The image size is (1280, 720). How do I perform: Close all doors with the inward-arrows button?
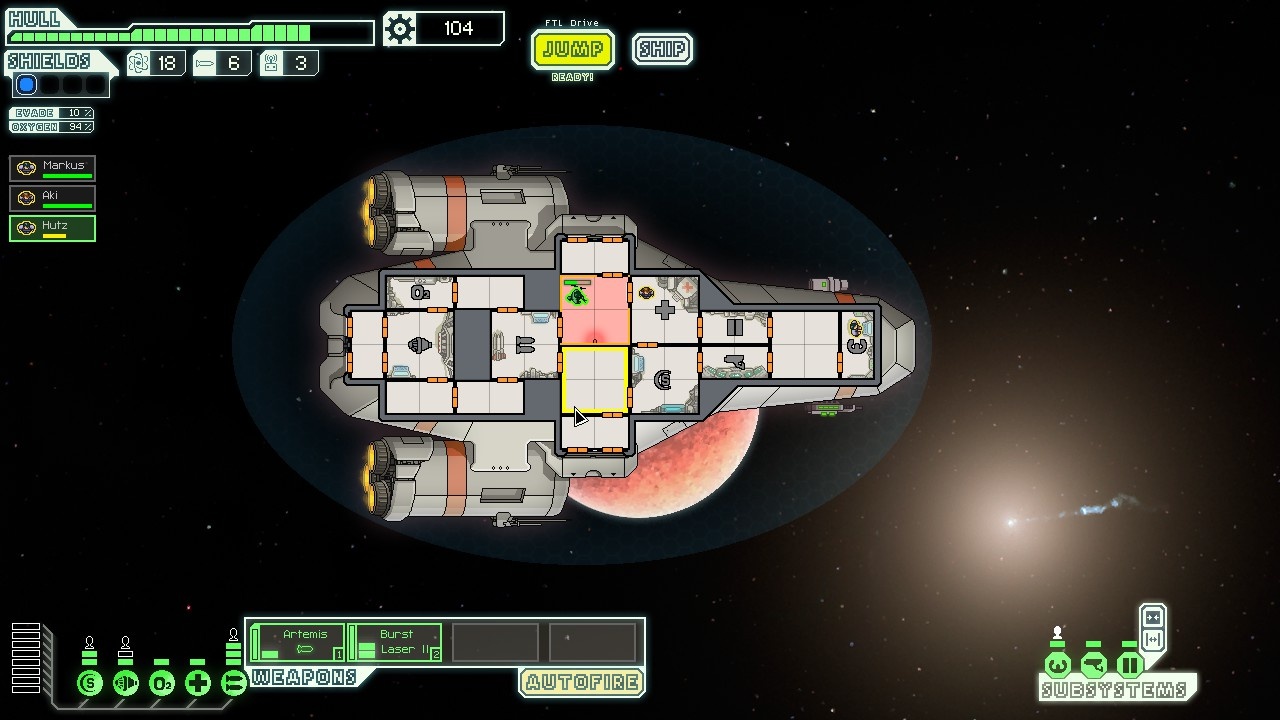click(1153, 617)
